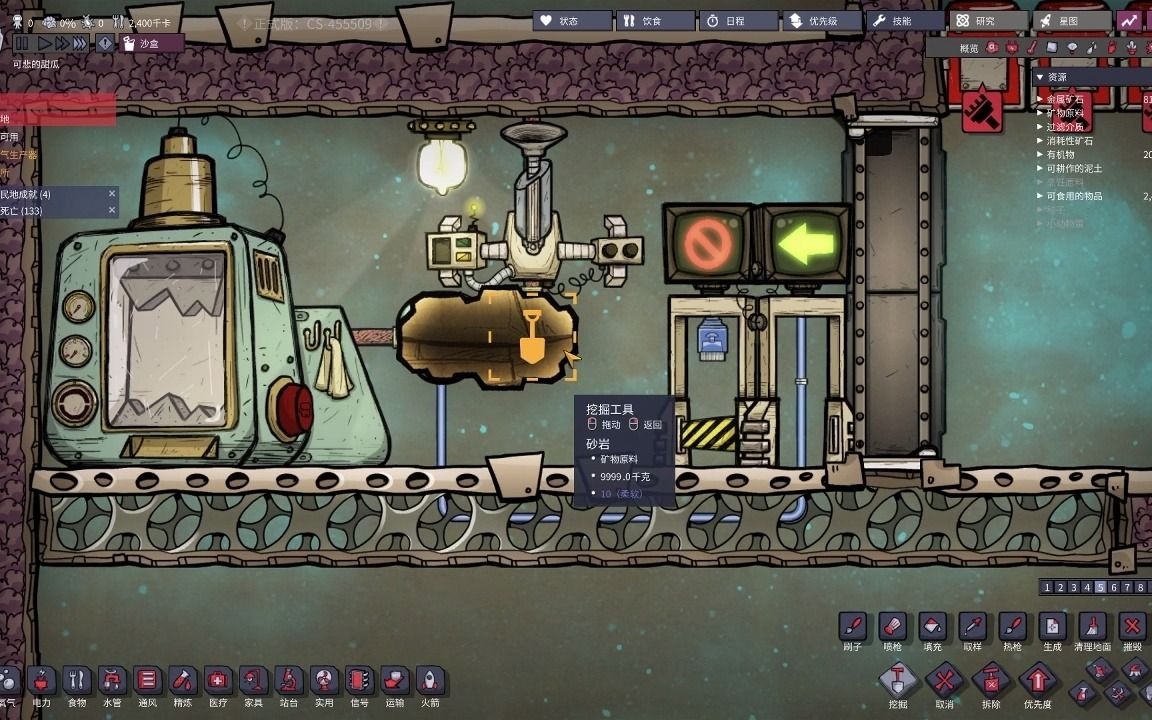Activate the 挖掘 (Dig) tool

click(898, 684)
